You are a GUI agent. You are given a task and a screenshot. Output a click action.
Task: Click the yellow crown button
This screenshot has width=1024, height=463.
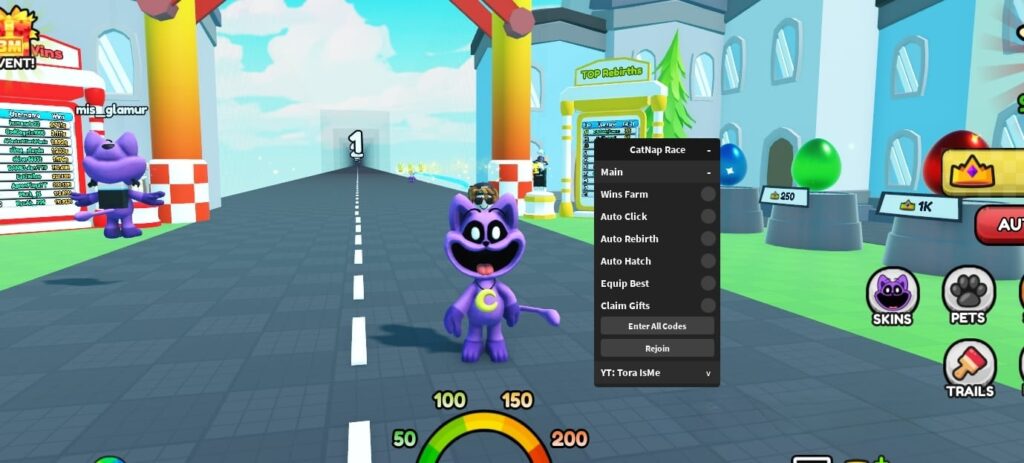pos(985,172)
